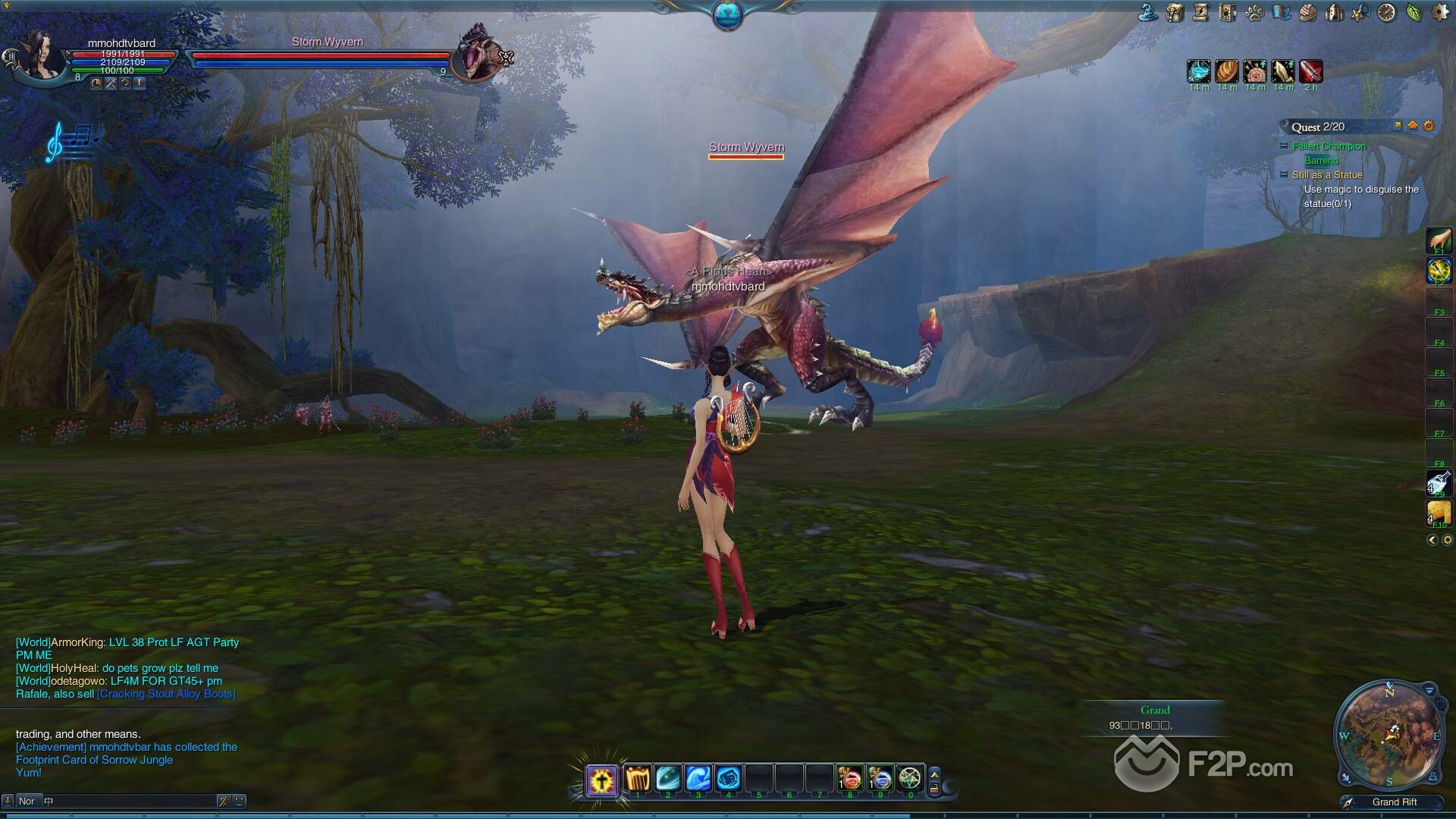Image resolution: width=1456 pixels, height=819 pixels.
Task: Select the Fallen Champion quest entry
Action: 1329,146
